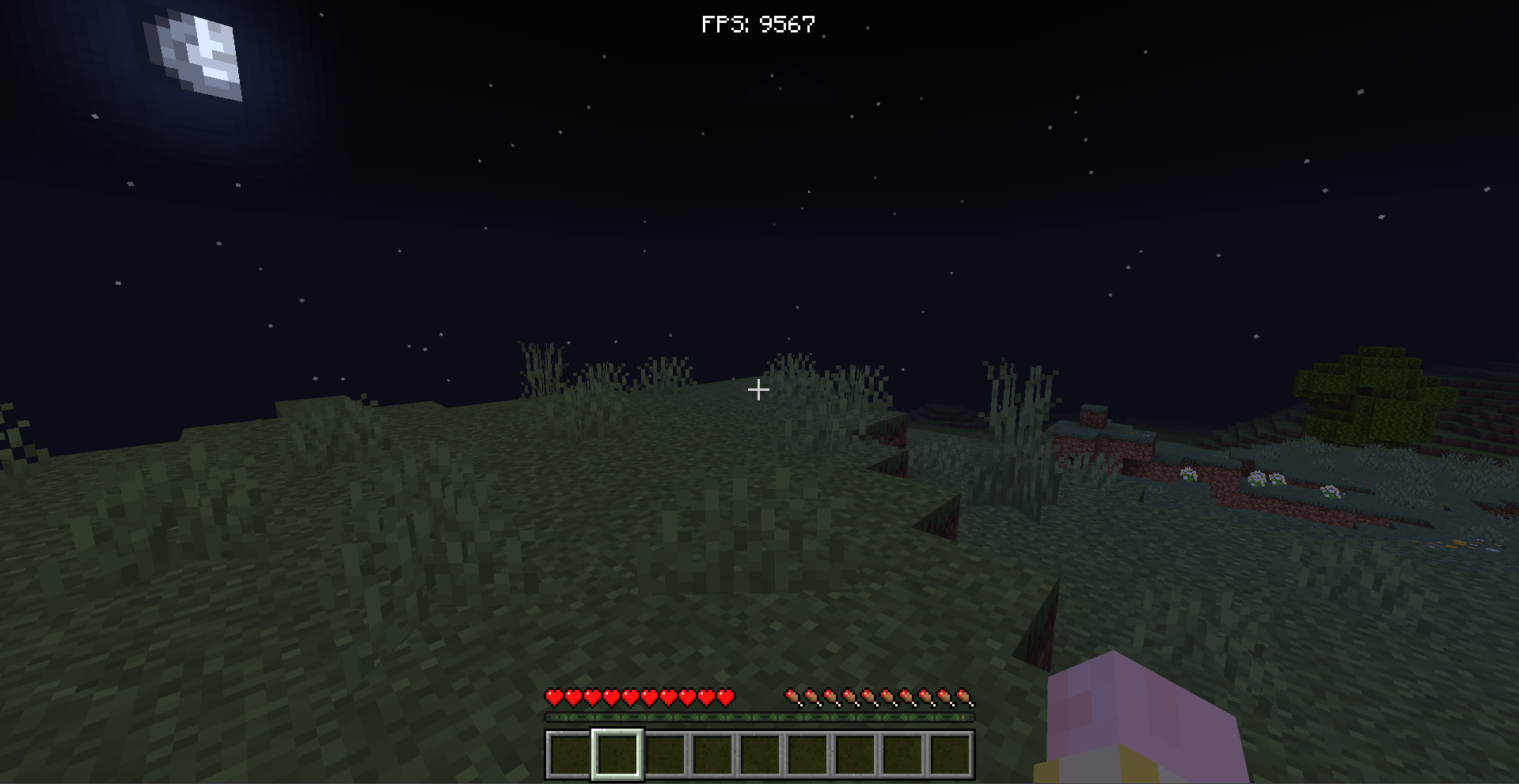This screenshot has height=784, width=1519.
Task: Click the seventh hotbar slot
Action: [854, 756]
